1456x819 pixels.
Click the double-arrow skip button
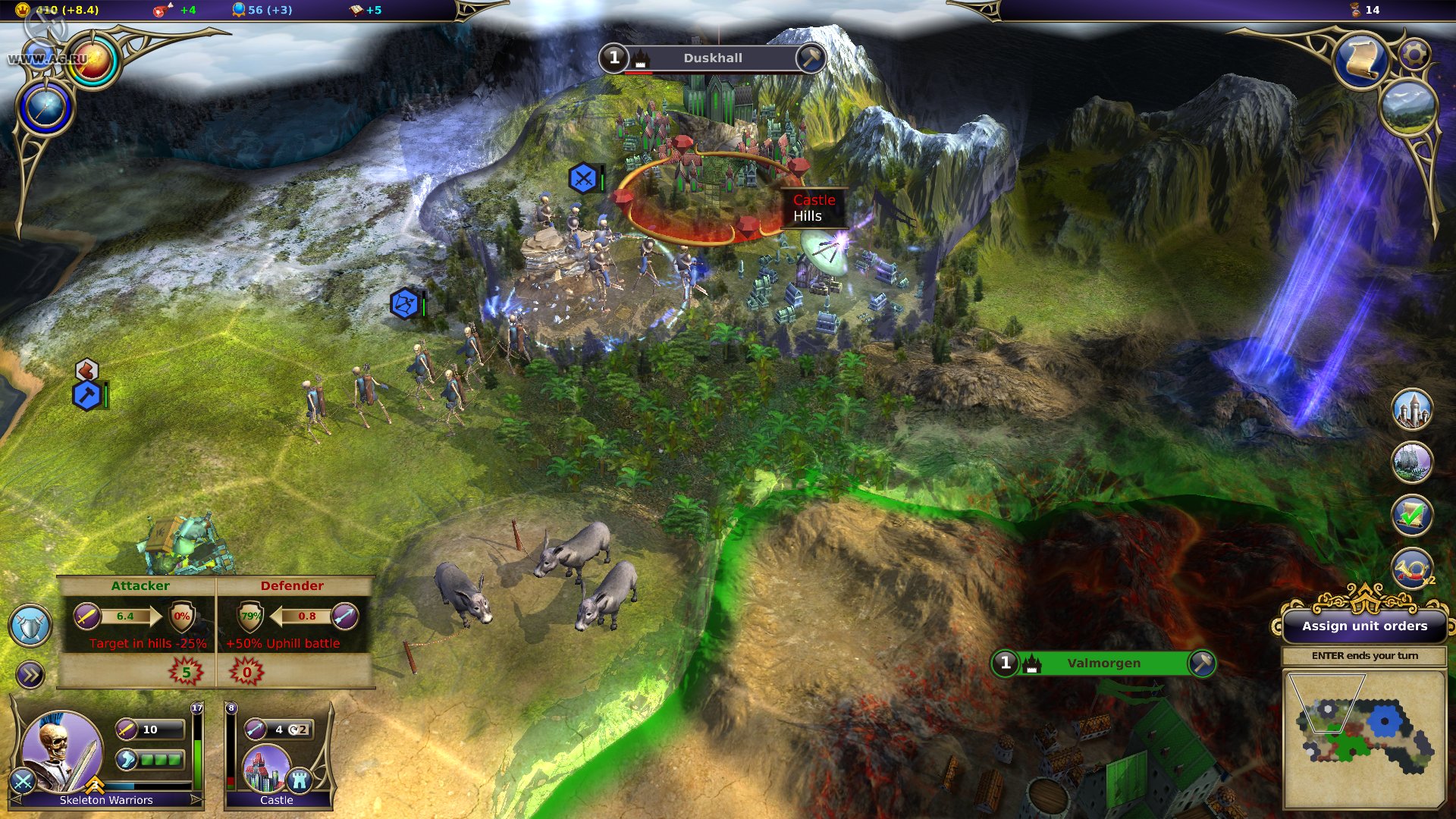coord(30,675)
